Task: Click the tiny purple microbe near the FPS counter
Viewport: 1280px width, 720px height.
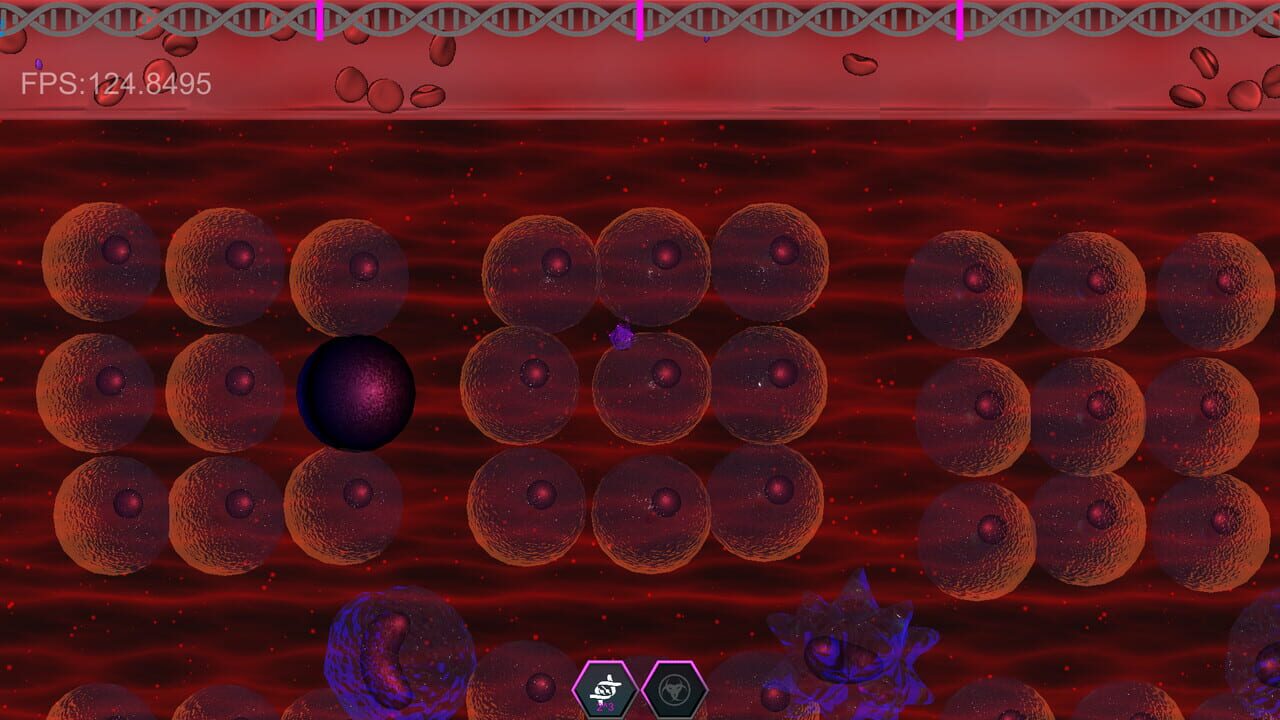Action: [x=38, y=64]
